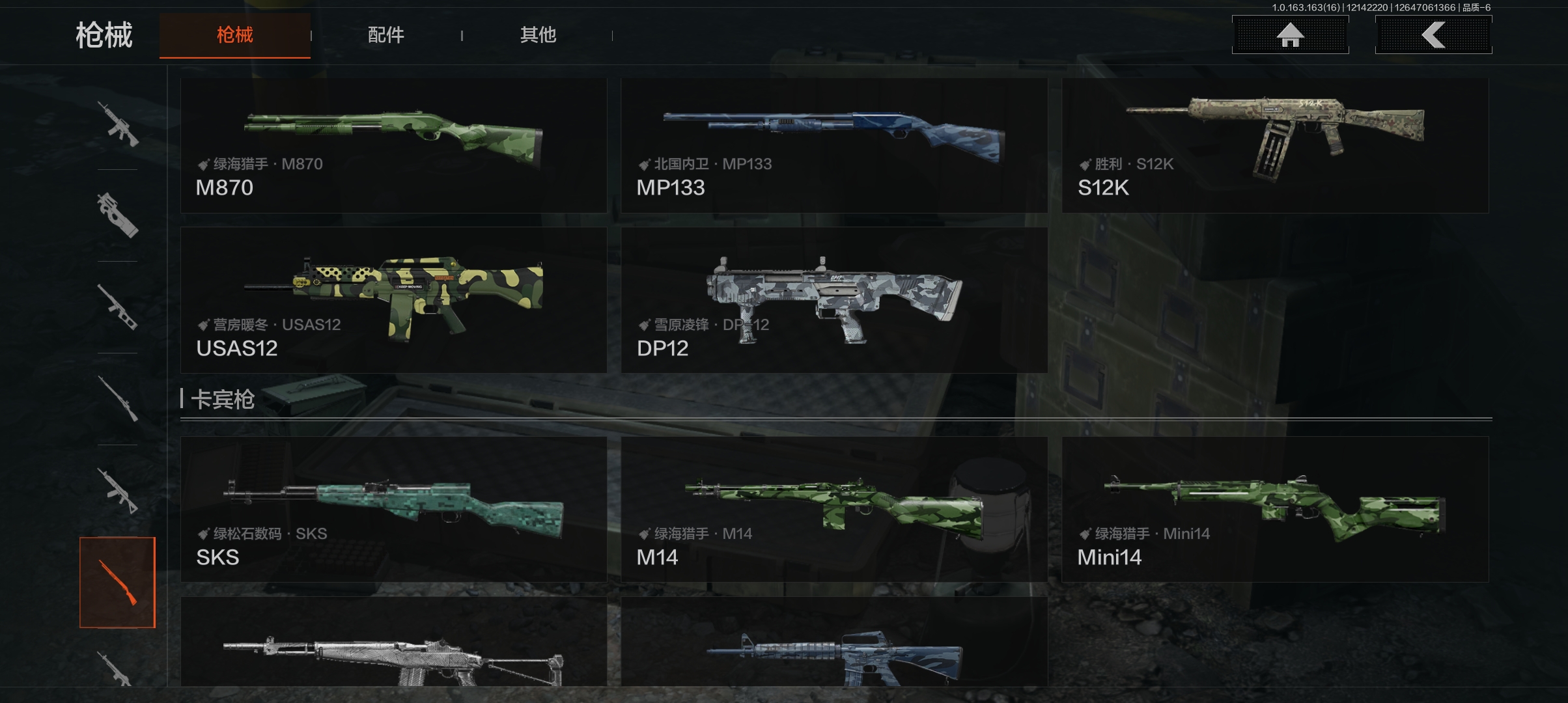The image size is (1568, 703).
Task: Select the green camo M14 tile
Action: click(x=834, y=509)
